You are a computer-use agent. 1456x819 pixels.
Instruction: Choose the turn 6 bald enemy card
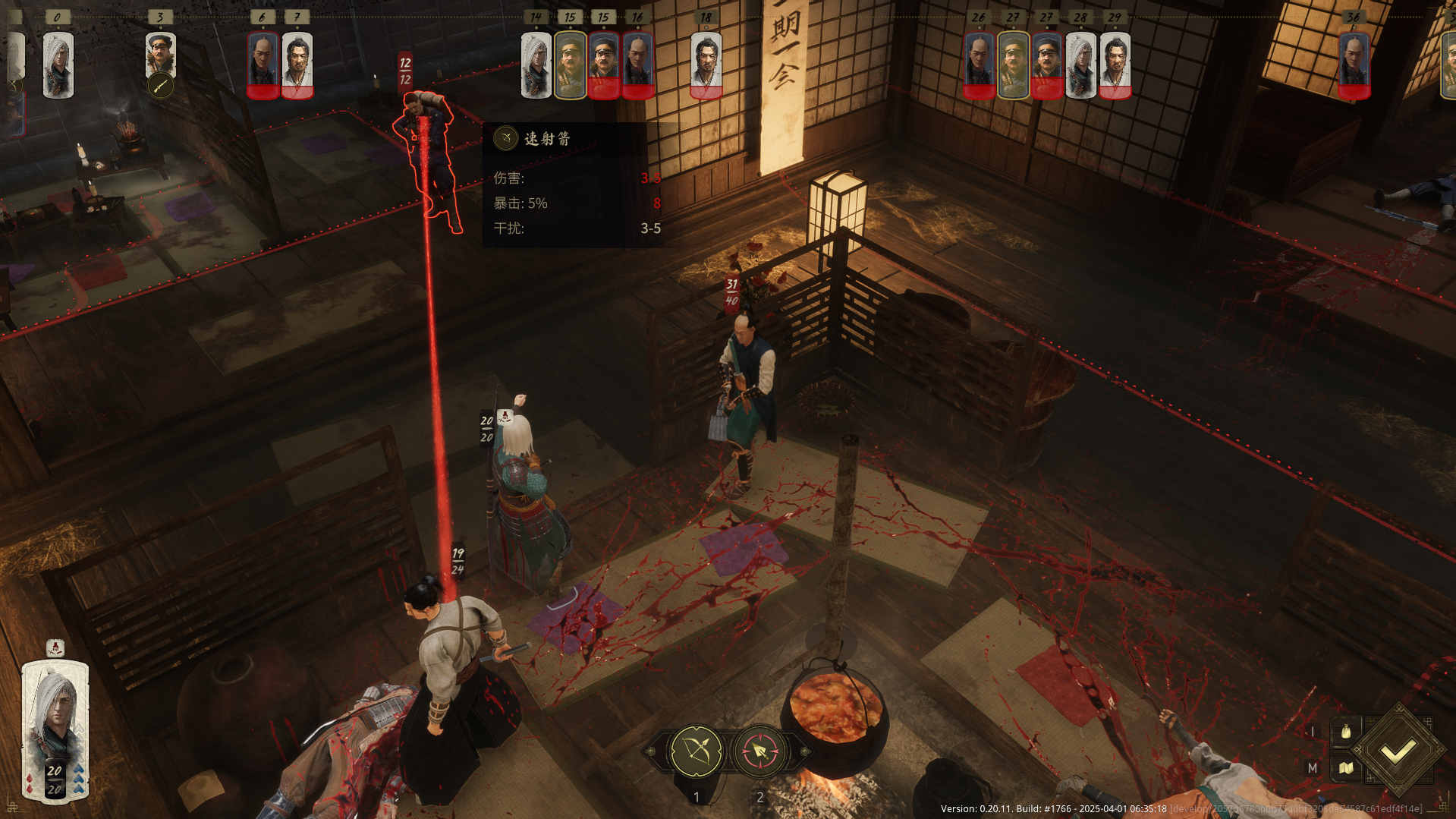tap(263, 65)
